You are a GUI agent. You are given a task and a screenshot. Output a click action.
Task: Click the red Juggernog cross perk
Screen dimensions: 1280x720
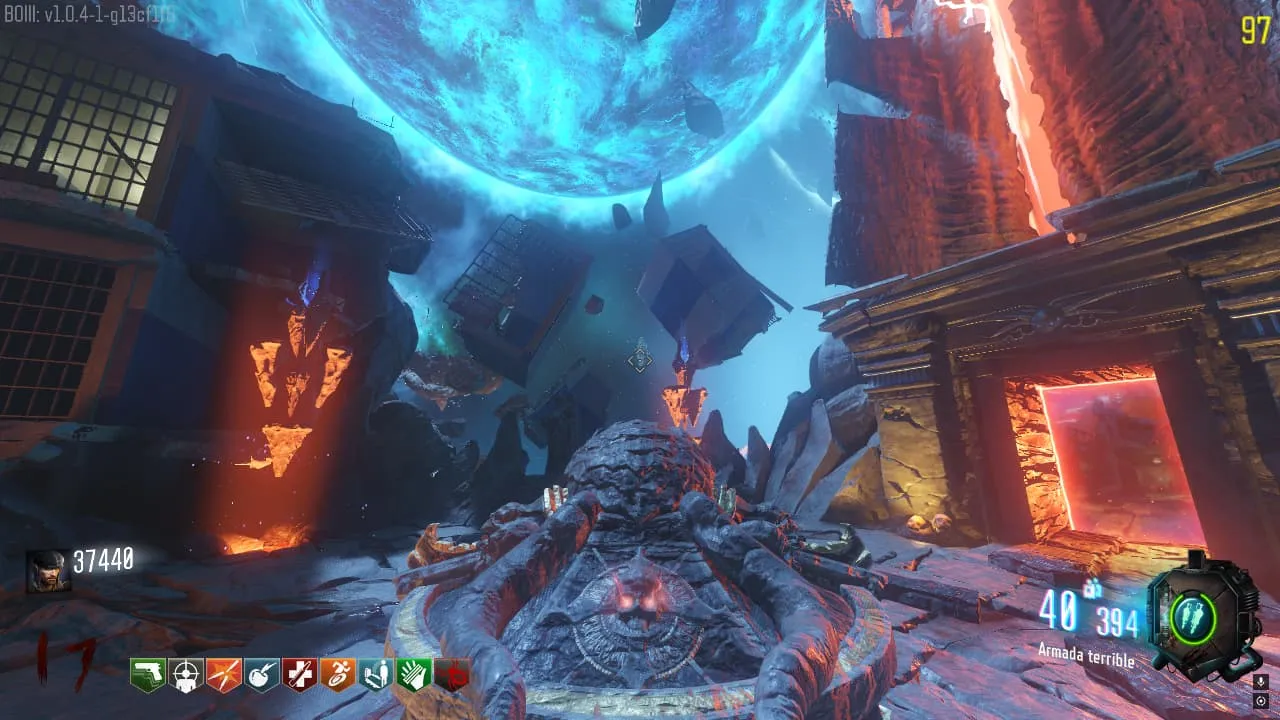[x=299, y=675]
